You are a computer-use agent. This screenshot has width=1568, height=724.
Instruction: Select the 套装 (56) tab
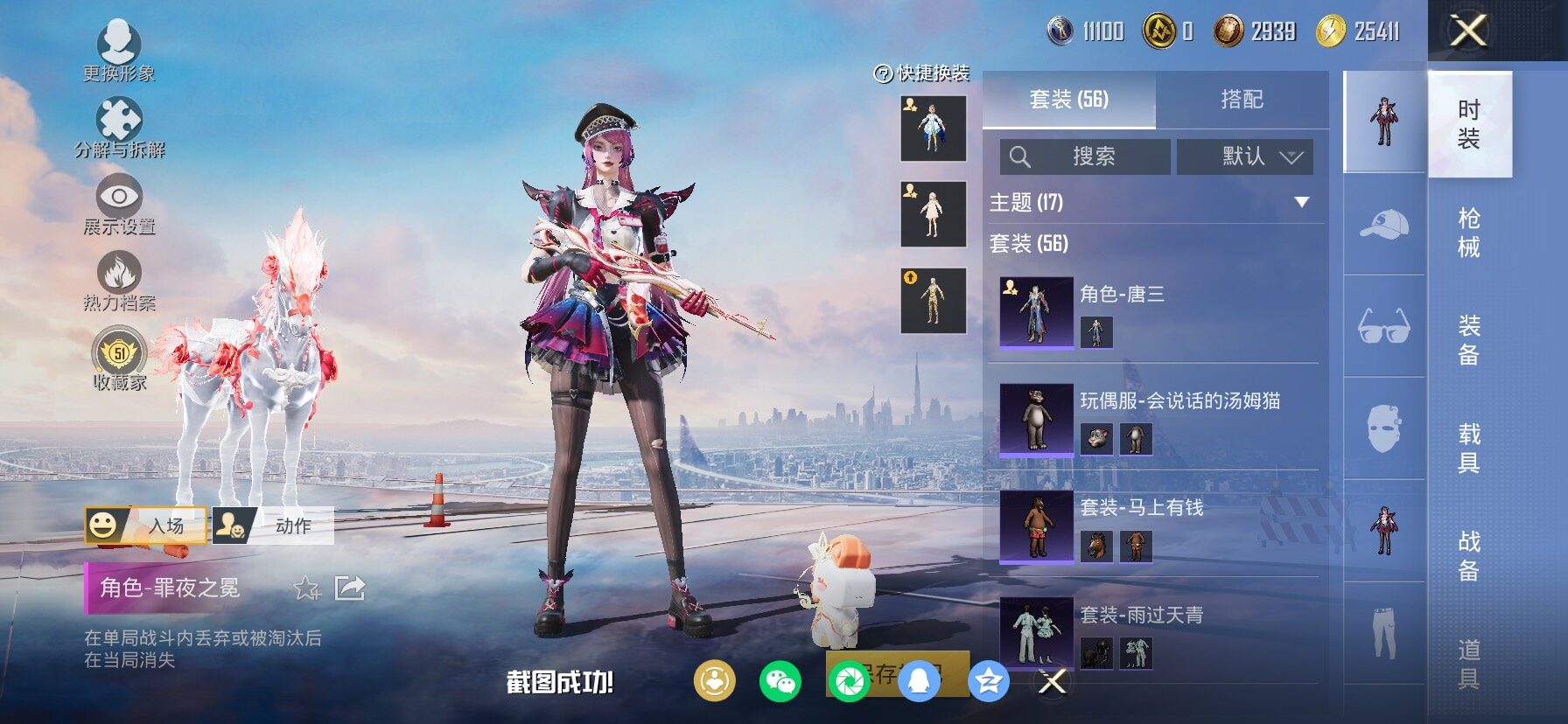pyautogui.click(x=1068, y=100)
